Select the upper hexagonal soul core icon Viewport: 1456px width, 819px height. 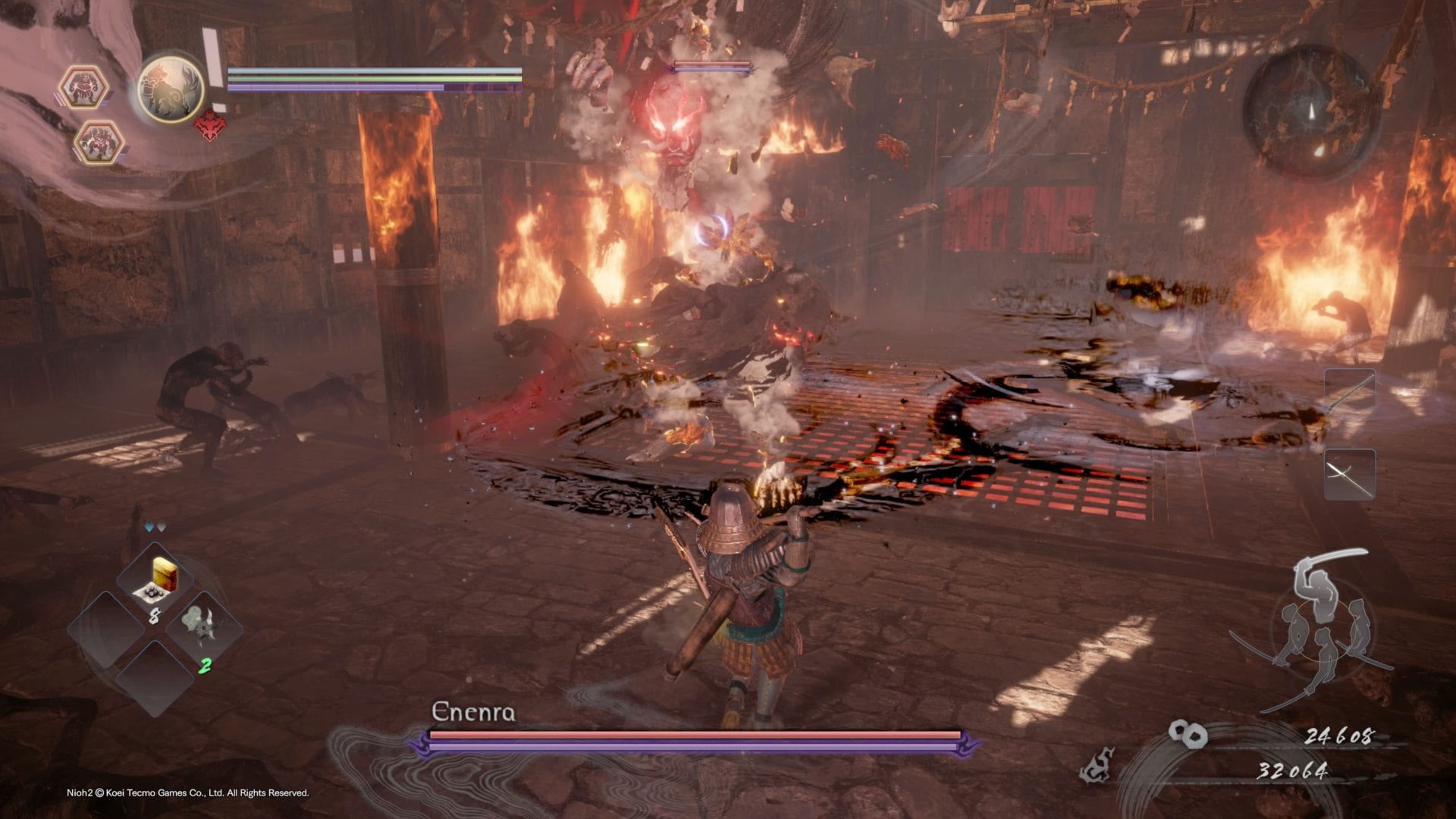tap(83, 87)
